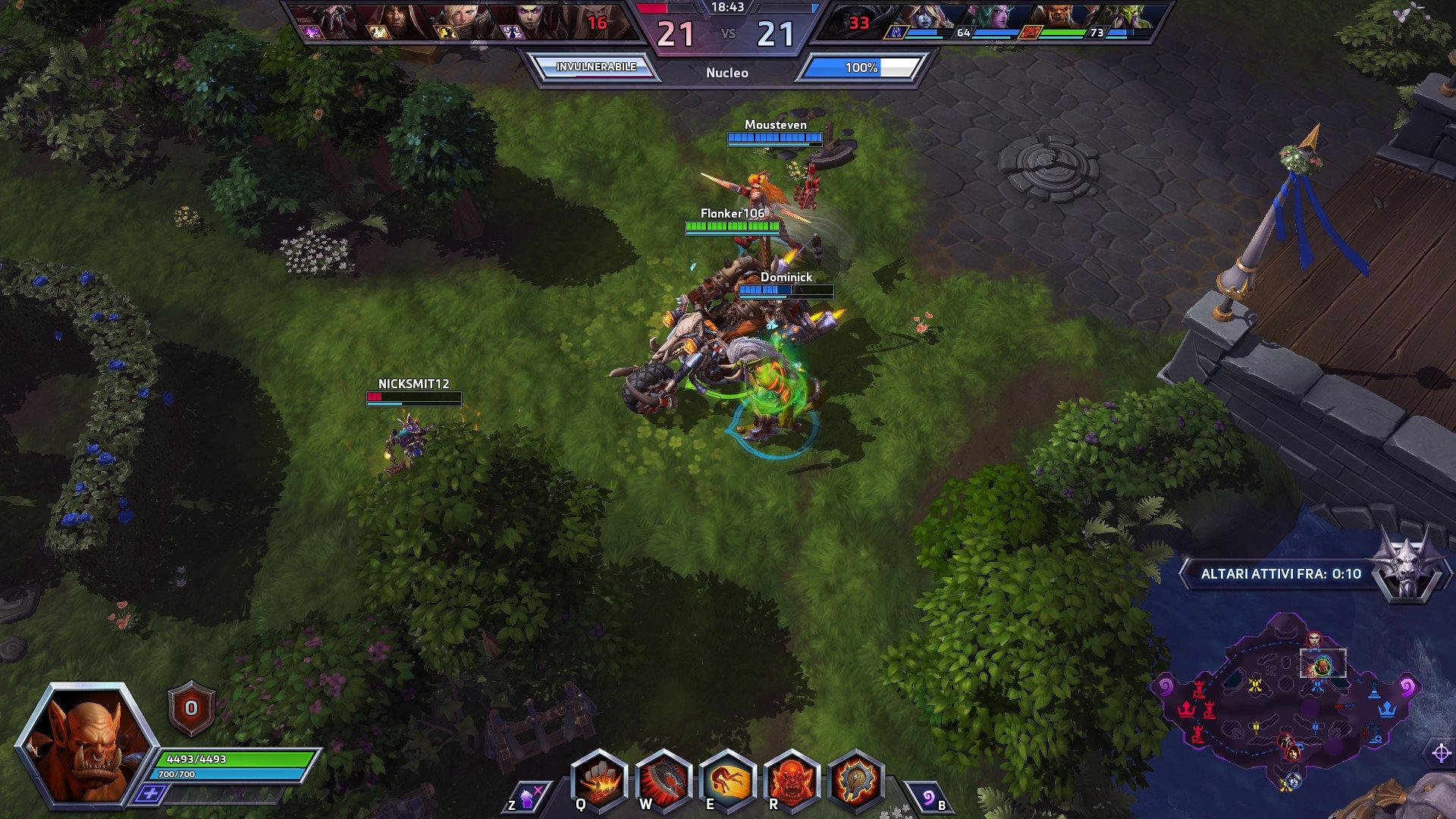Cast the R roaring orc heroic ability

[x=792, y=781]
